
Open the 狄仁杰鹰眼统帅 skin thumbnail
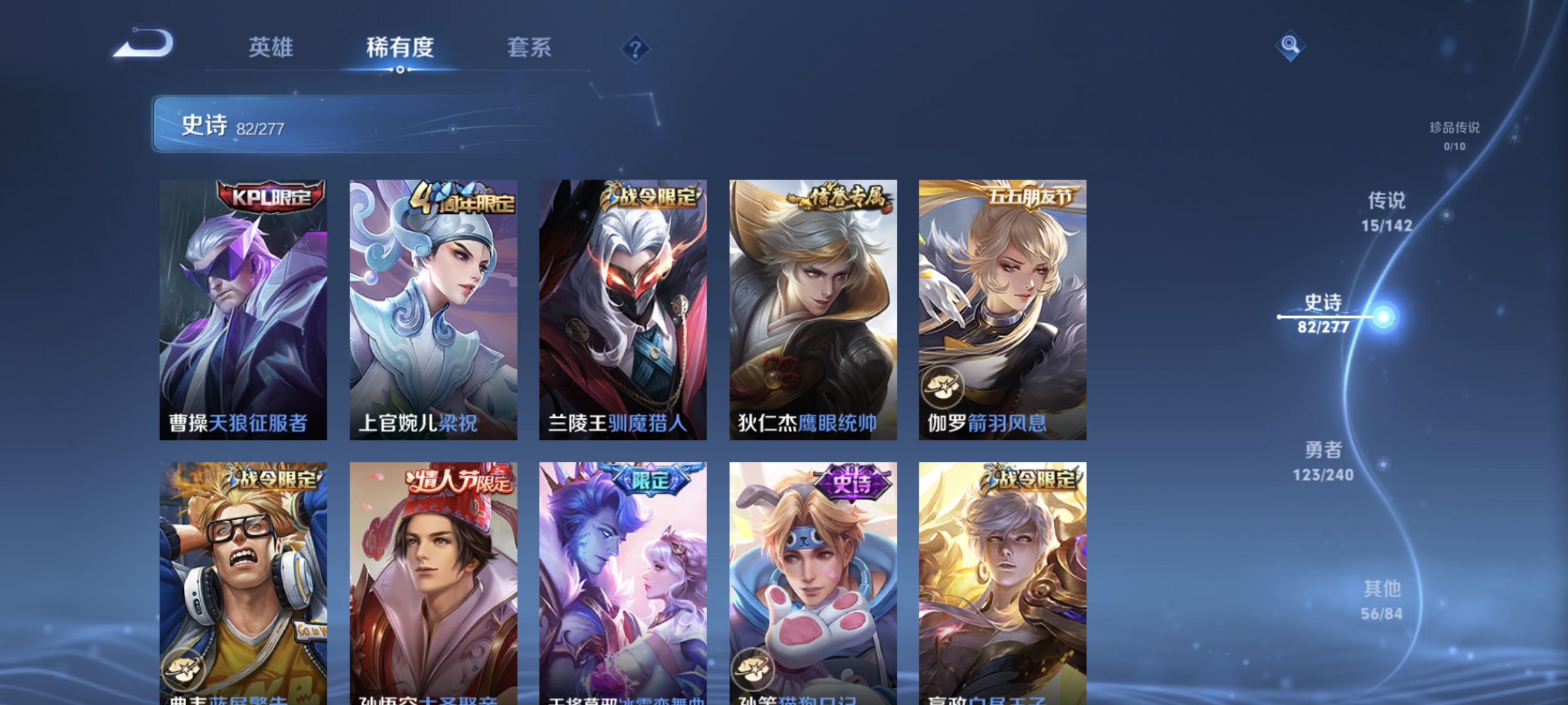pos(813,310)
